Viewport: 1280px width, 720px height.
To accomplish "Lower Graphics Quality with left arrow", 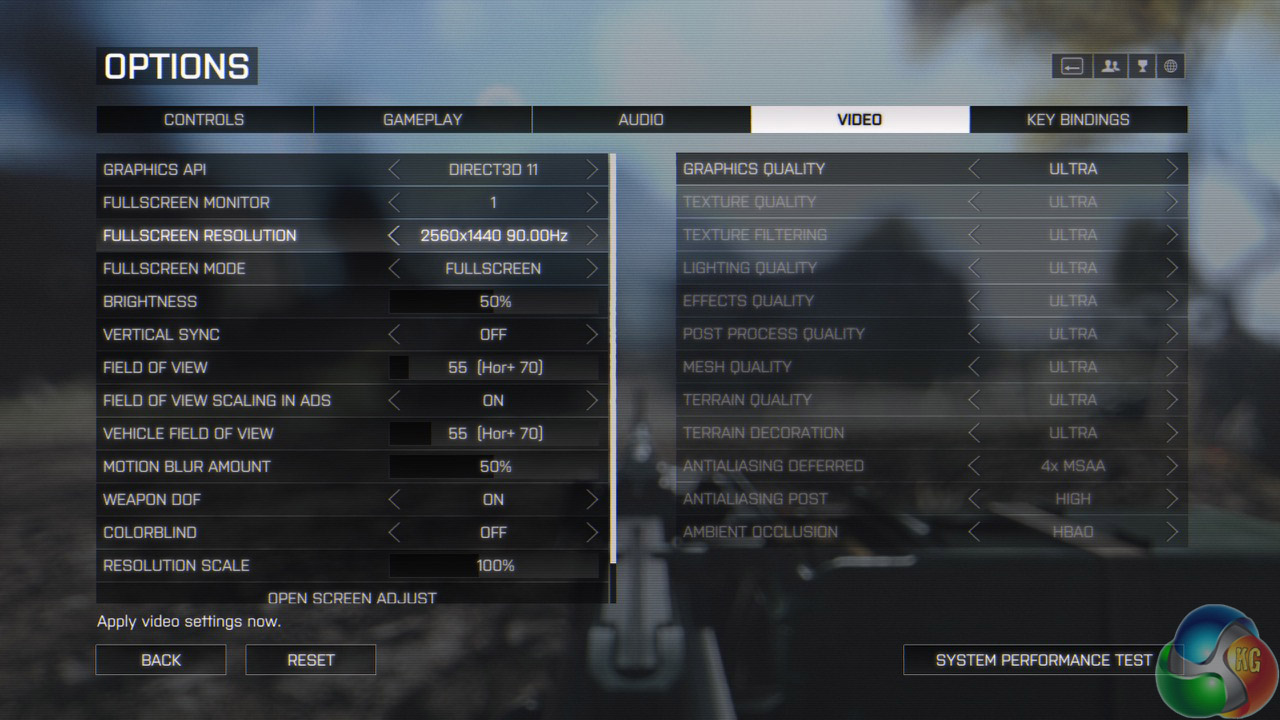I will (974, 169).
